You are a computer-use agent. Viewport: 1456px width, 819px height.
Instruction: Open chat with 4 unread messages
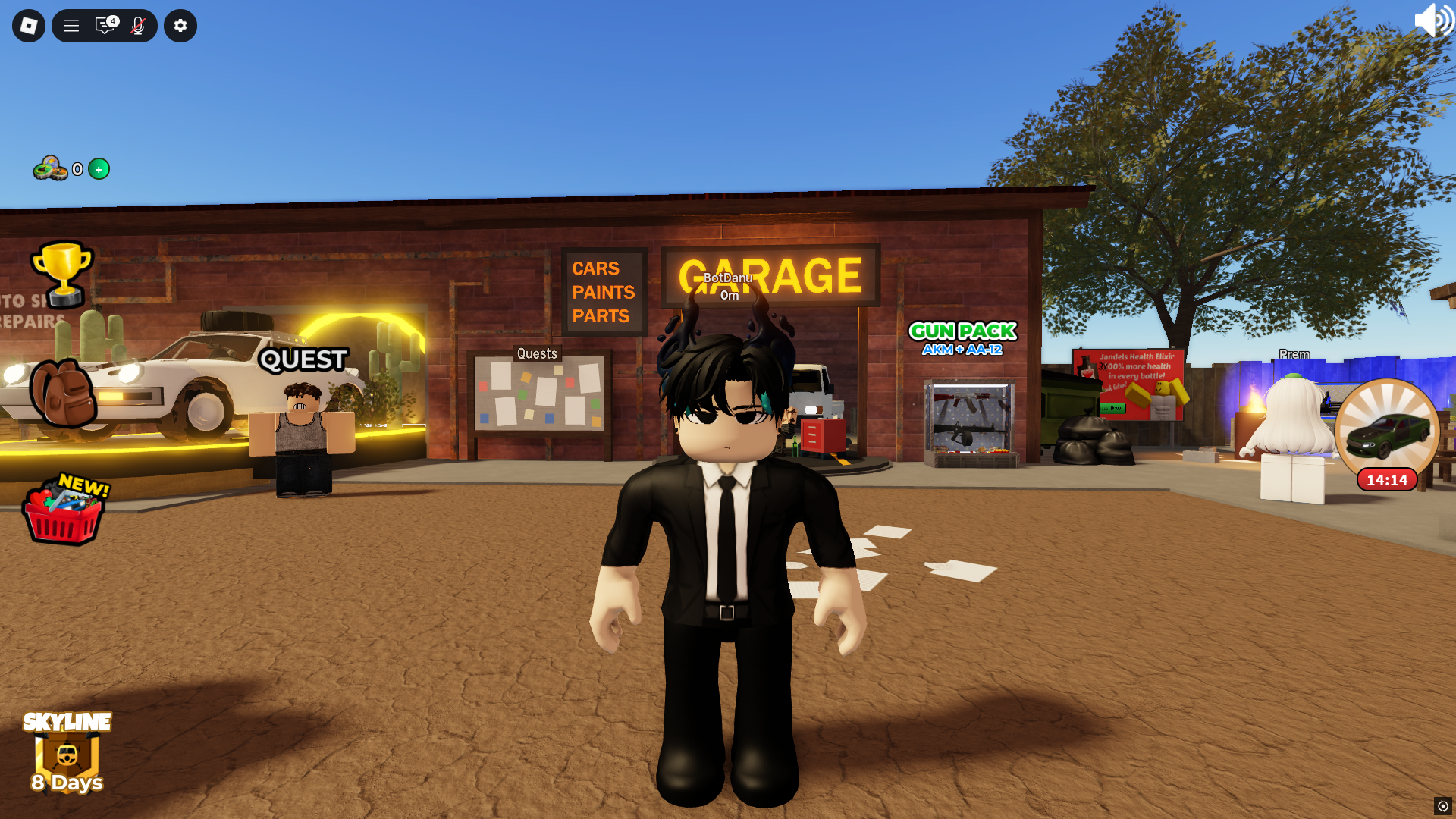point(105,25)
